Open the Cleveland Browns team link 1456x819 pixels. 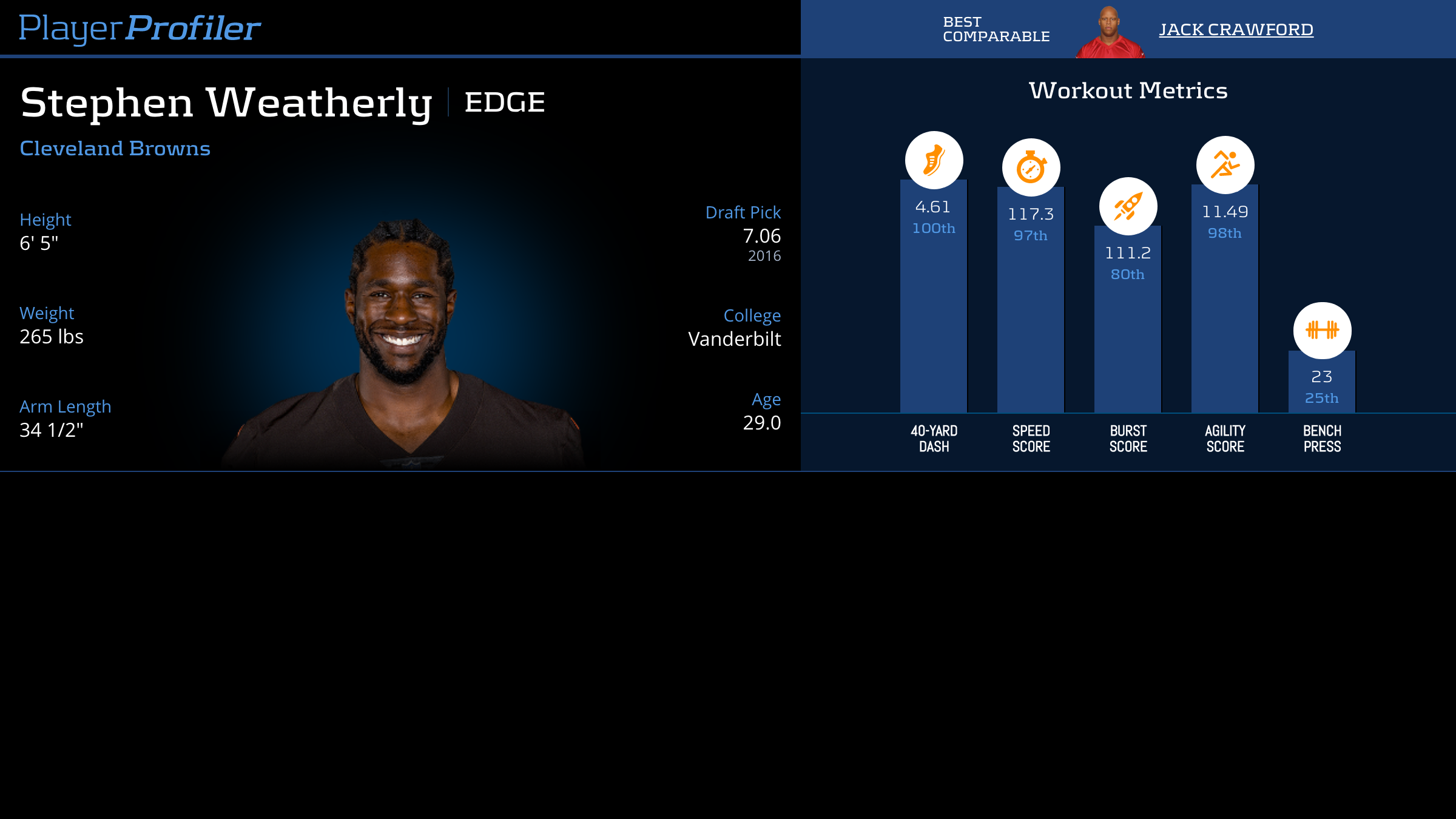(x=115, y=148)
